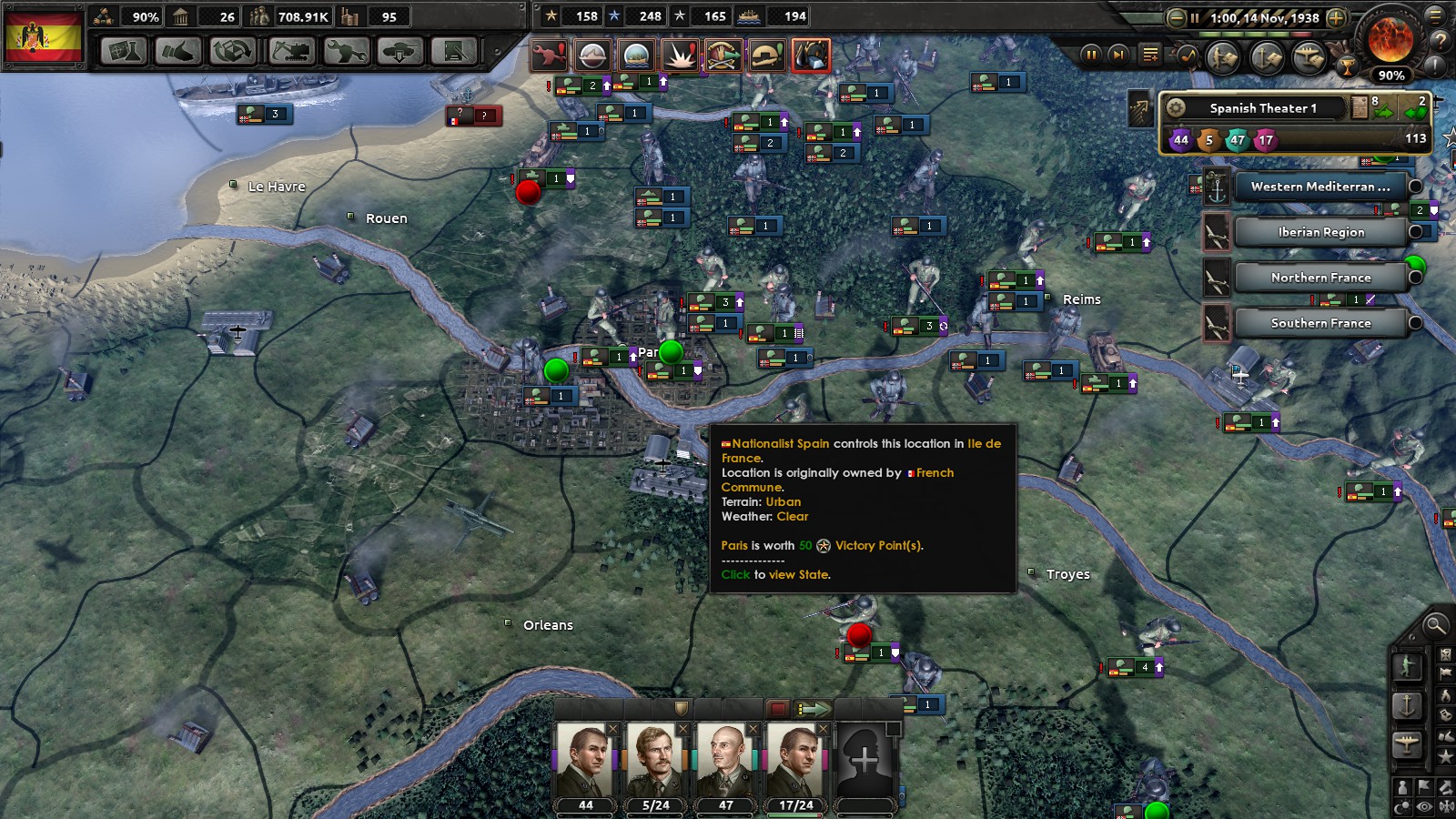Select the Iberian Region air theater
Screen dimensions: 1456x819
tap(1319, 232)
